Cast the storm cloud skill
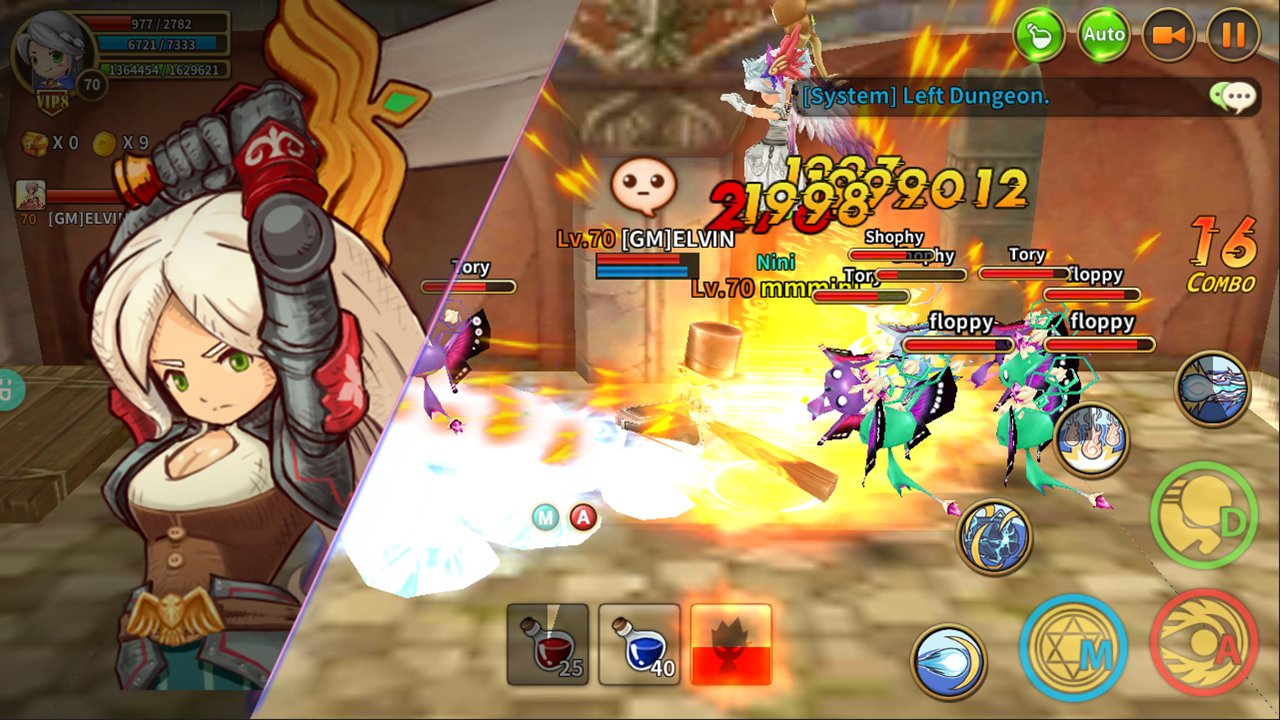The height and width of the screenshot is (720, 1280). click(x=1212, y=389)
